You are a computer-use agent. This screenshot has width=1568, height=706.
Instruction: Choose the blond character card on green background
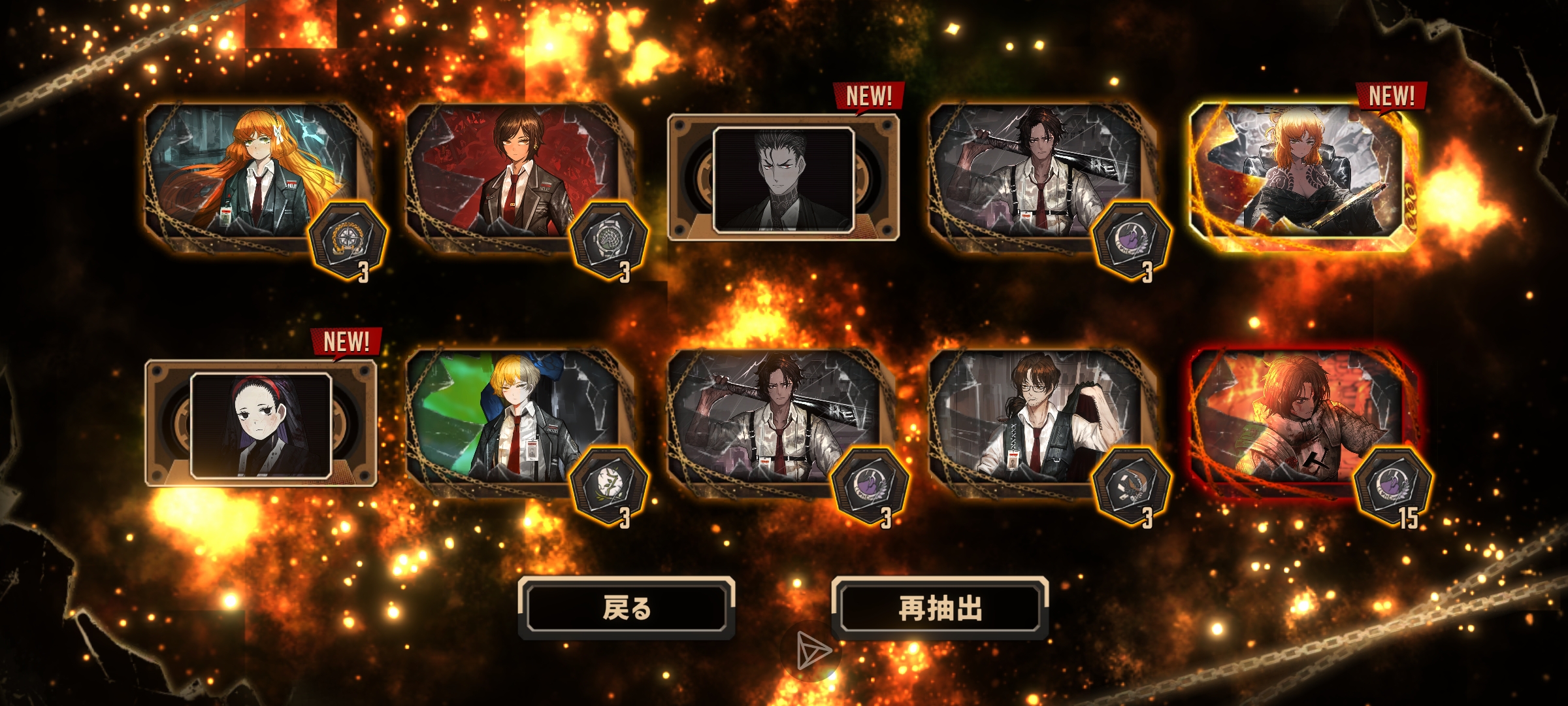tap(513, 422)
